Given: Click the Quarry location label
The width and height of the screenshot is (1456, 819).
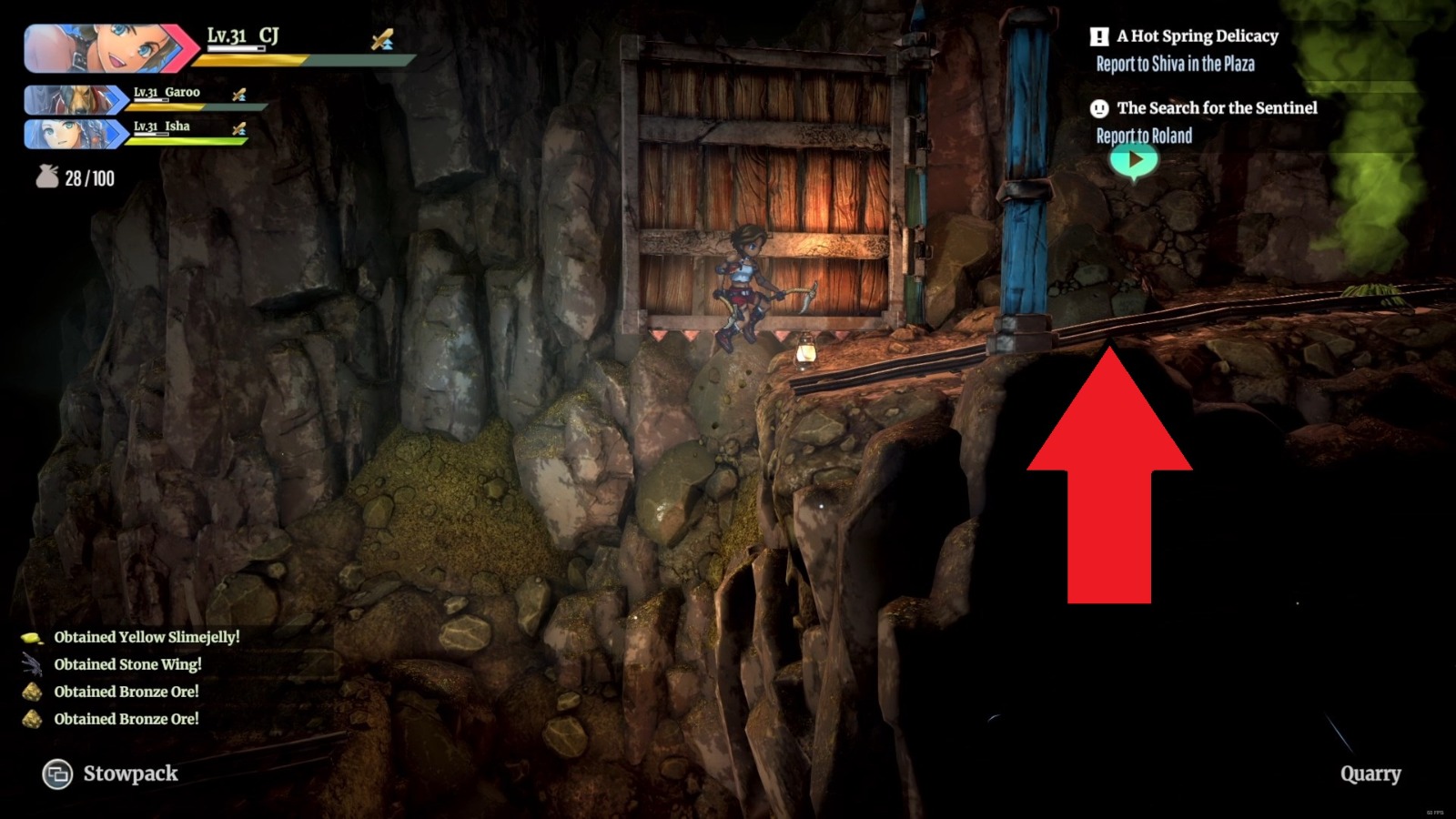Looking at the screenshot, I should [1370, 774].
